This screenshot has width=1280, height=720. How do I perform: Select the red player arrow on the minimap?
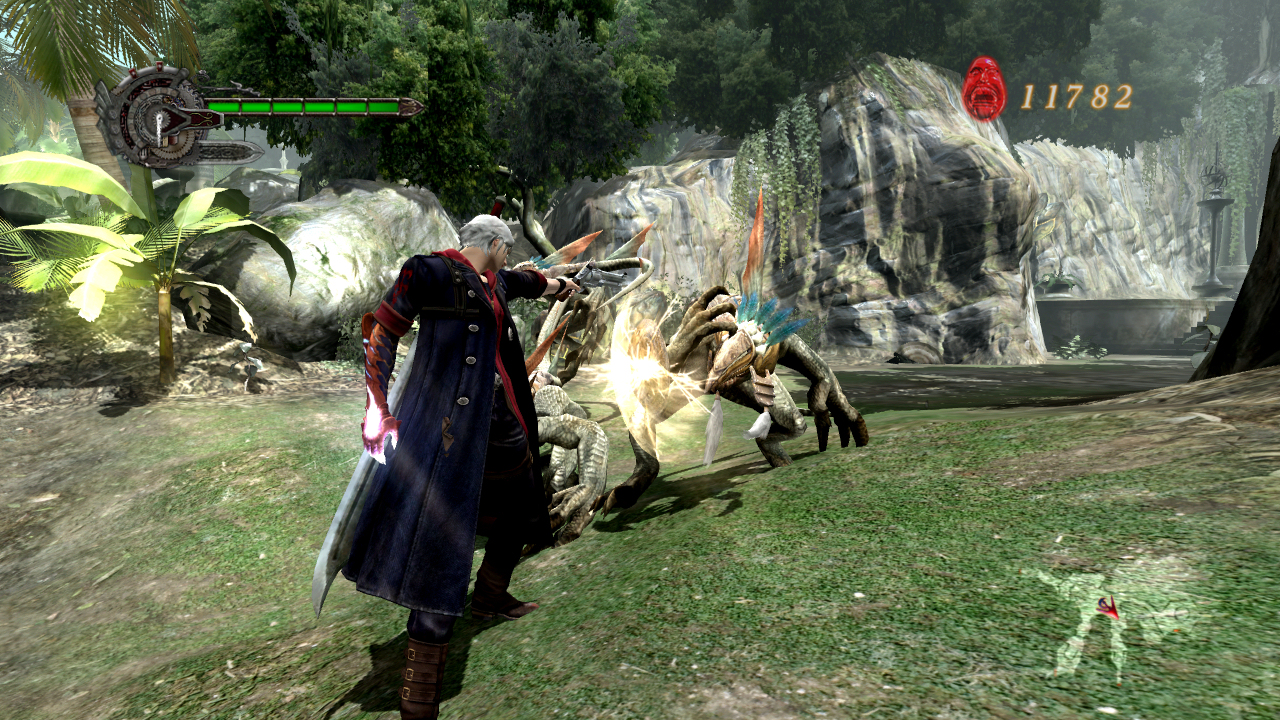[1108, 607]
